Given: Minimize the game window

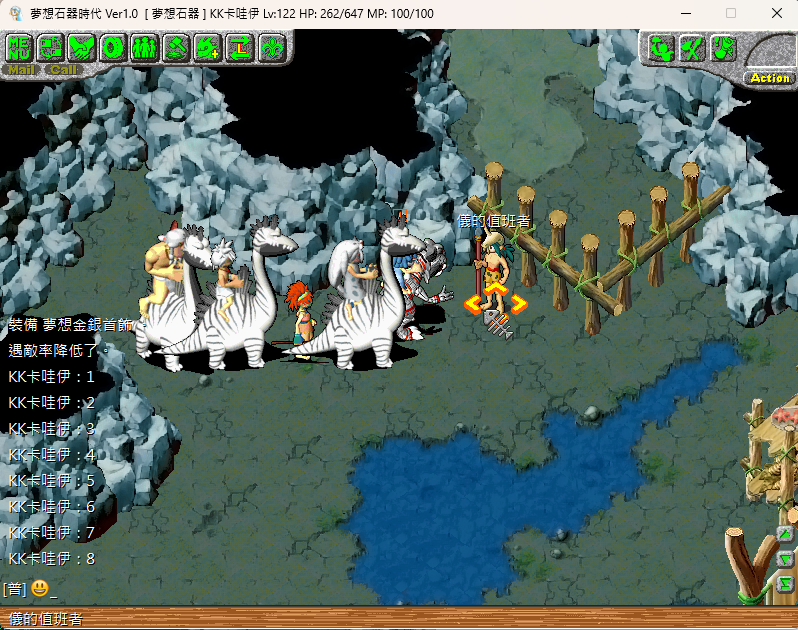Looking at the screenshot, I should (685, 13).
